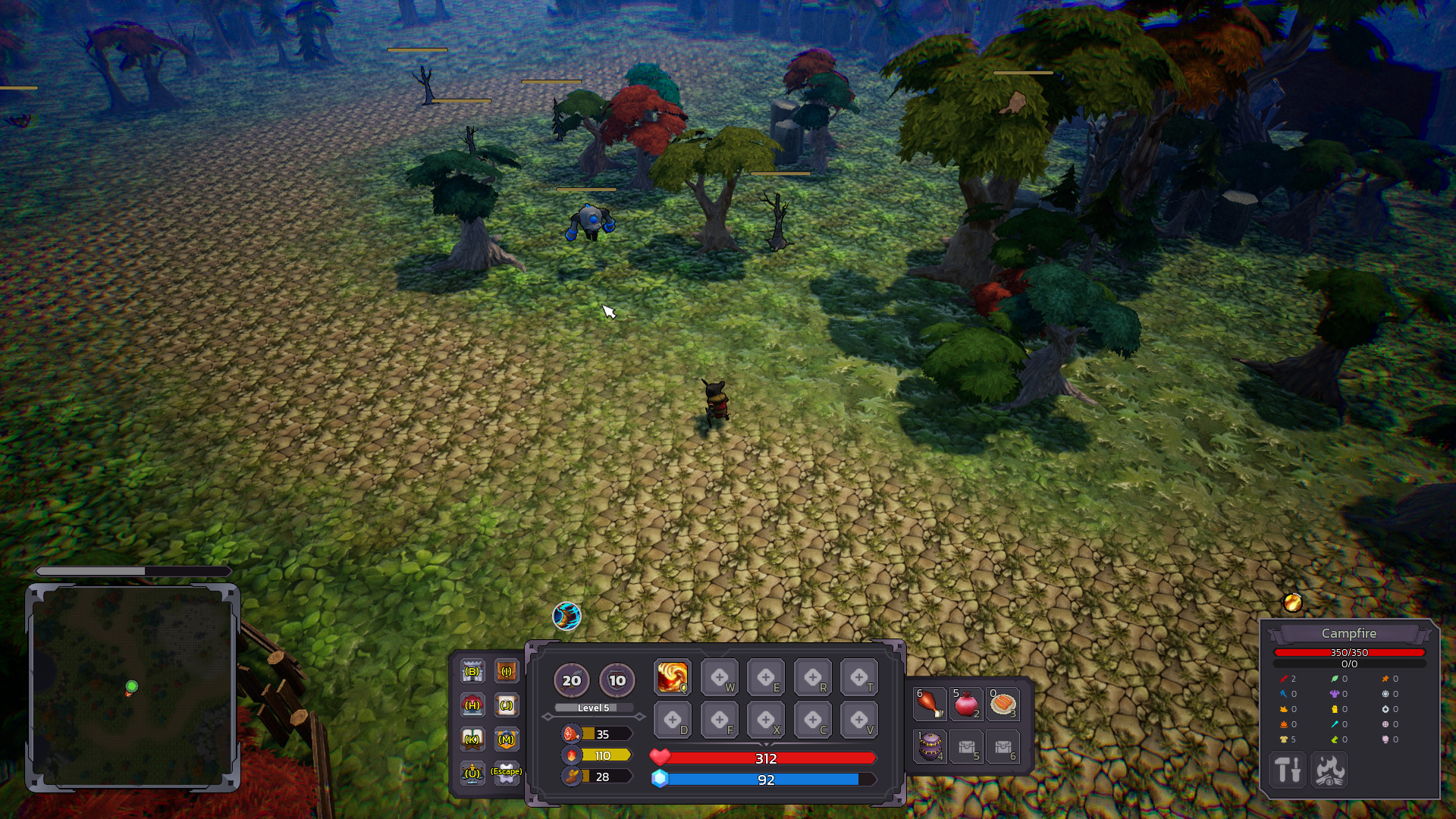Screen dimensions: 1456x819
Task: Click the sausage plate in inventory slot 3
Action: [x=1003, y=704]
